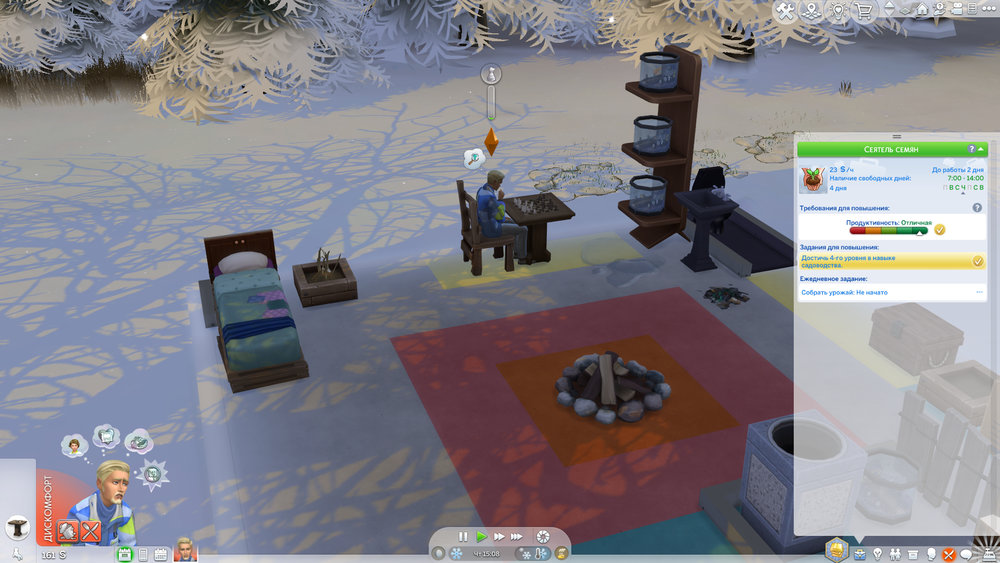The height and width of the screenshot is (563, 1000).
Task: Pause the game
Action: [464, 537]
